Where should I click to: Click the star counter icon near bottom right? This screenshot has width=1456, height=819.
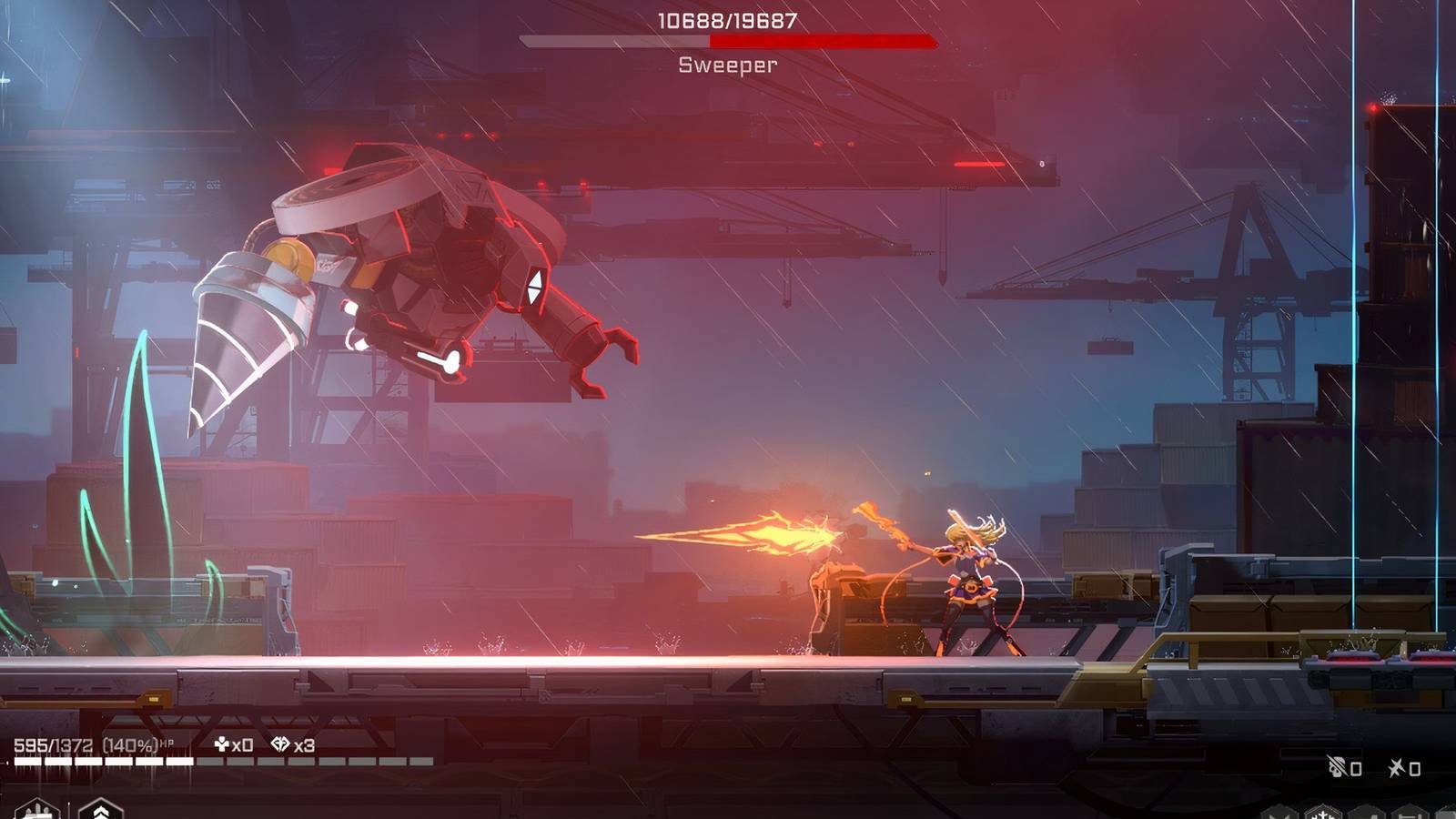coord(1397,768)
